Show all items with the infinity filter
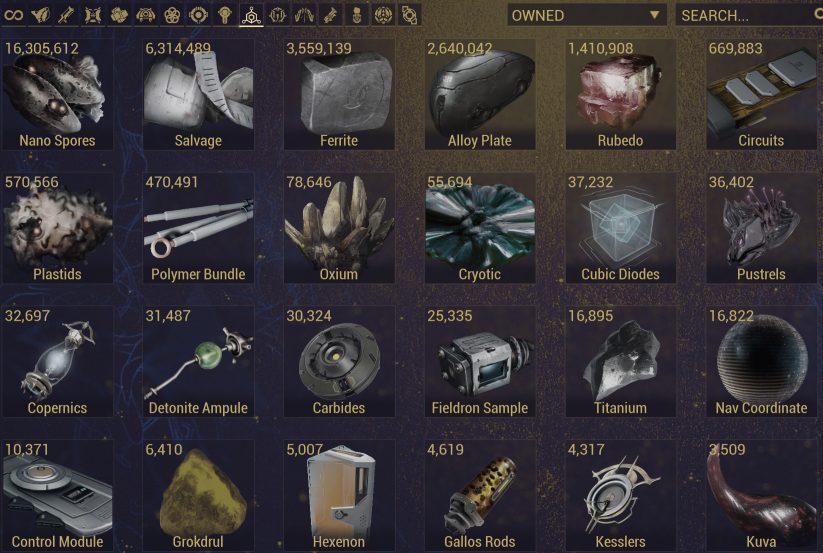This screenshot has width=823, height=553. [x=14, y=15]
